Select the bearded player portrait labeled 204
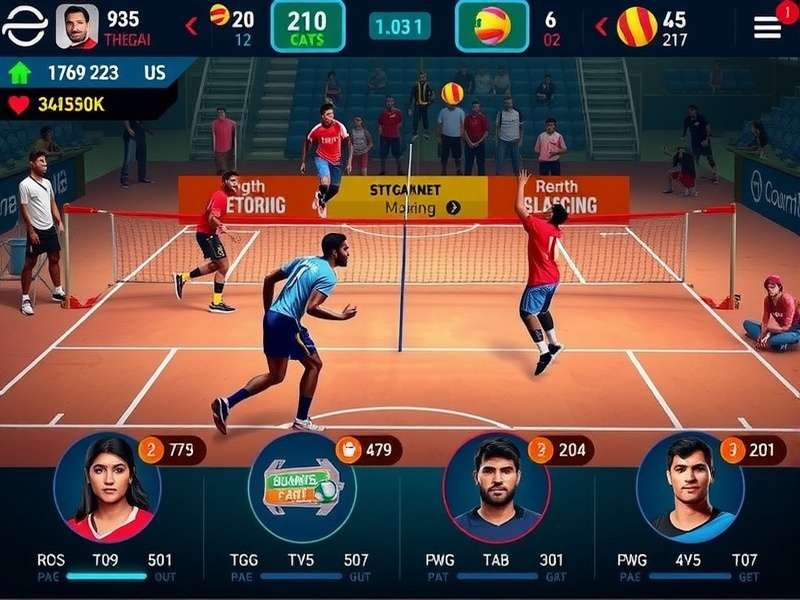Viewport: 800px width, 600px height. [x=496, y=489]
